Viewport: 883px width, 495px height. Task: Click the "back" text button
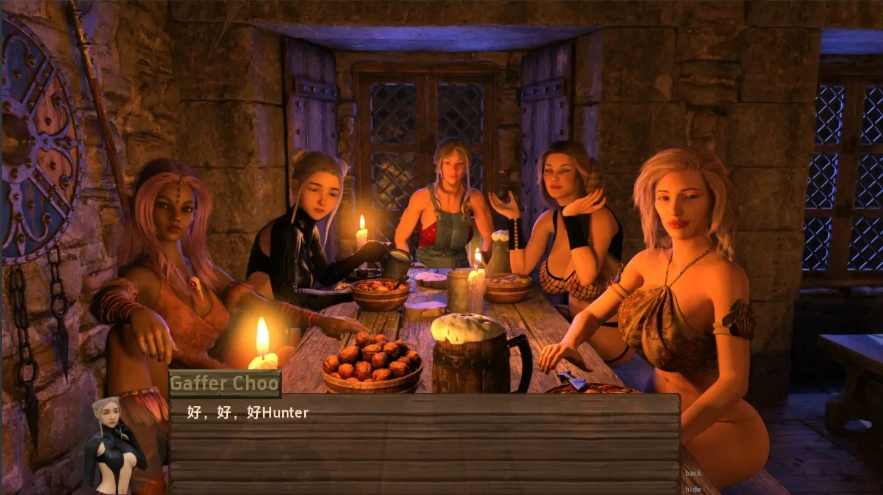pos(693,473)
